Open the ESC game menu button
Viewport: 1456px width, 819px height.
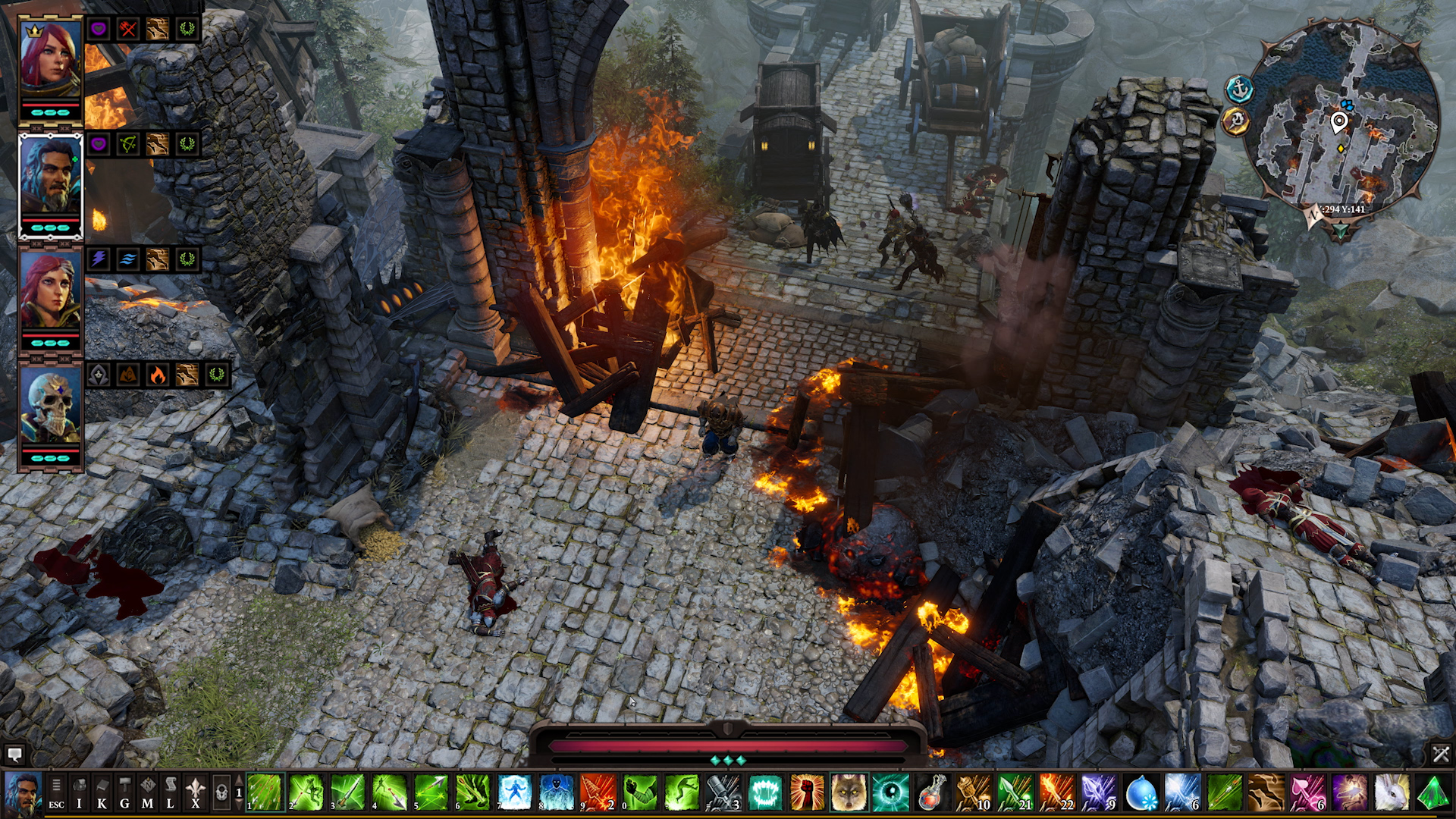pyautogui.click(x=56, y=792)
